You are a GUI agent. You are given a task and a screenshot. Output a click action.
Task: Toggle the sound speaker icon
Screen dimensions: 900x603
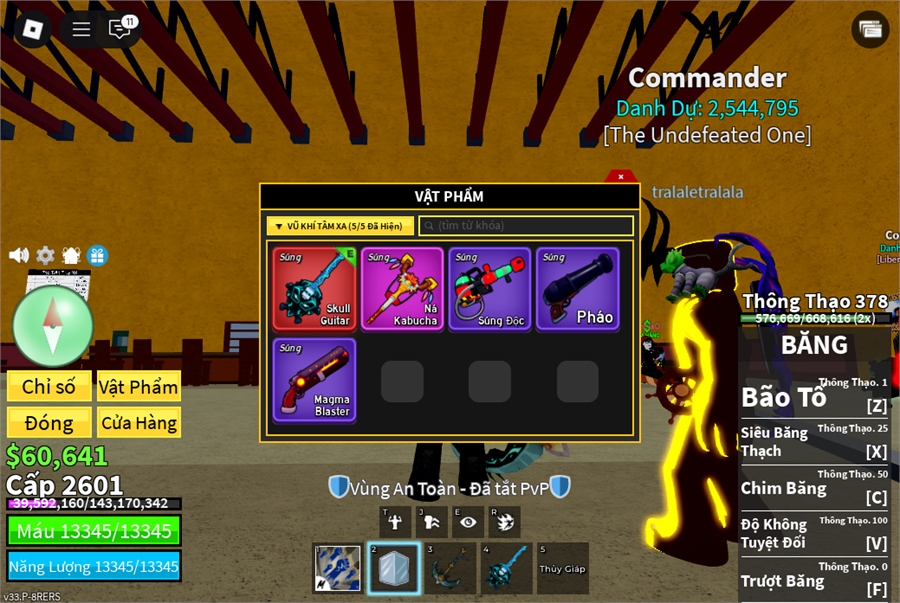[x=19, y=255]
